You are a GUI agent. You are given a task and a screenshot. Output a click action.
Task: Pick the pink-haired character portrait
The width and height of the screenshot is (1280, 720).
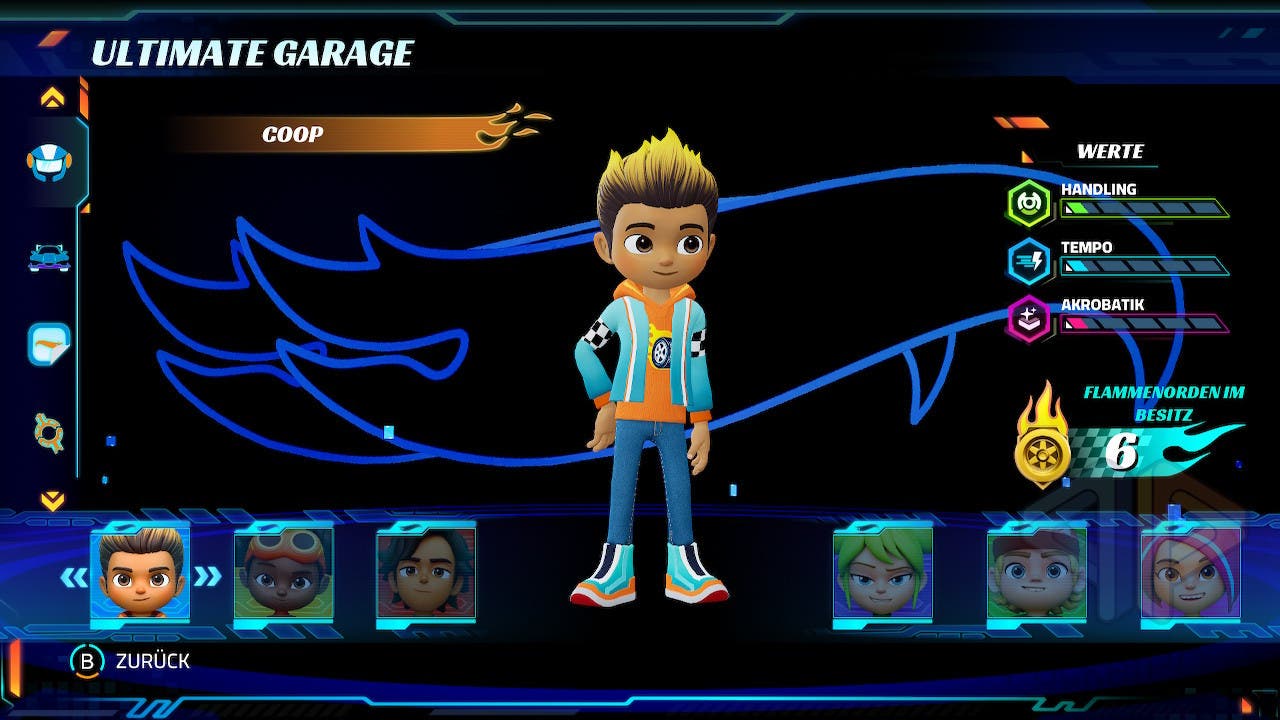tap(1190, 574)
